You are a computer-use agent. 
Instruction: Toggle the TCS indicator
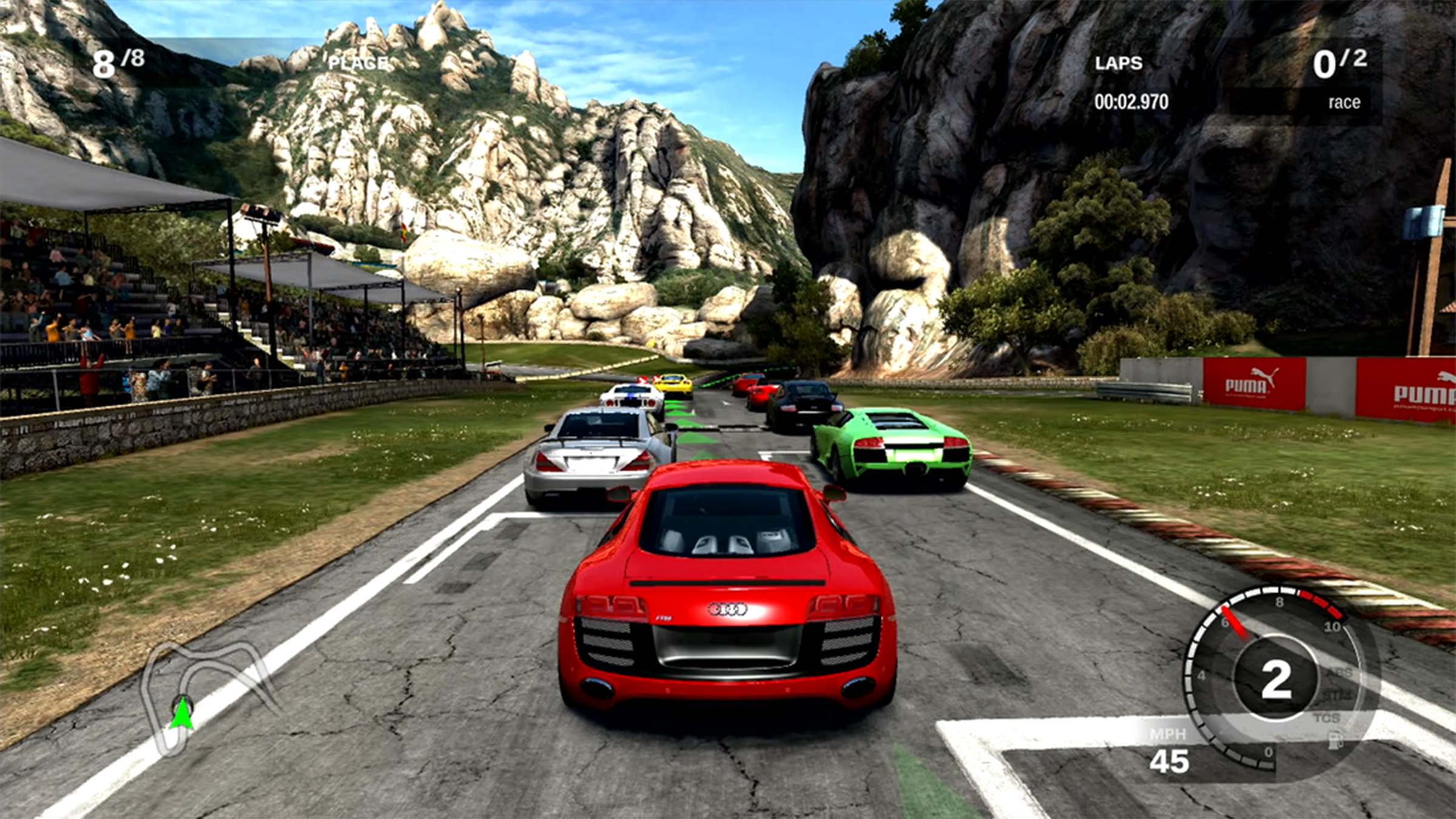(x=1326, y=718)
